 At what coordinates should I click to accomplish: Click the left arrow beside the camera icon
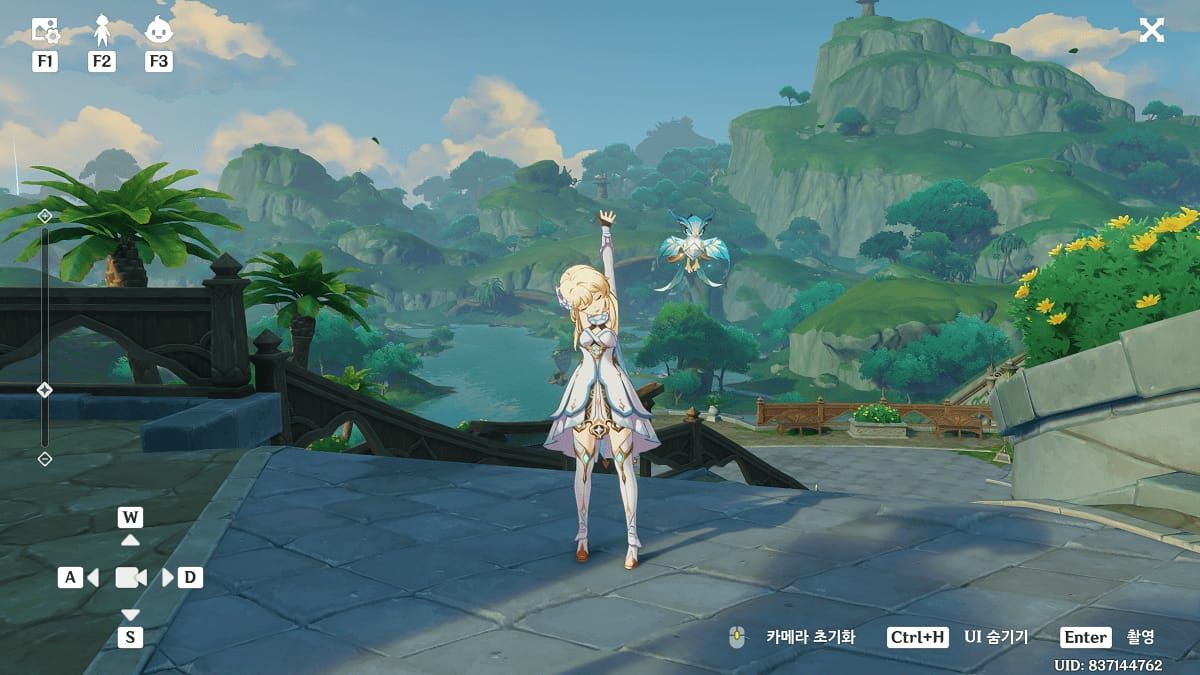[x=93, y=577]
